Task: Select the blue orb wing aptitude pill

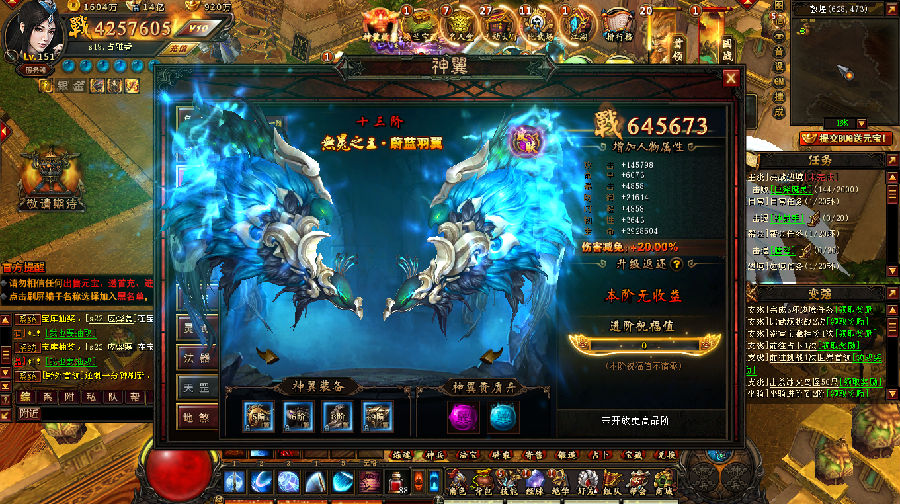Action: click(499, 416)
